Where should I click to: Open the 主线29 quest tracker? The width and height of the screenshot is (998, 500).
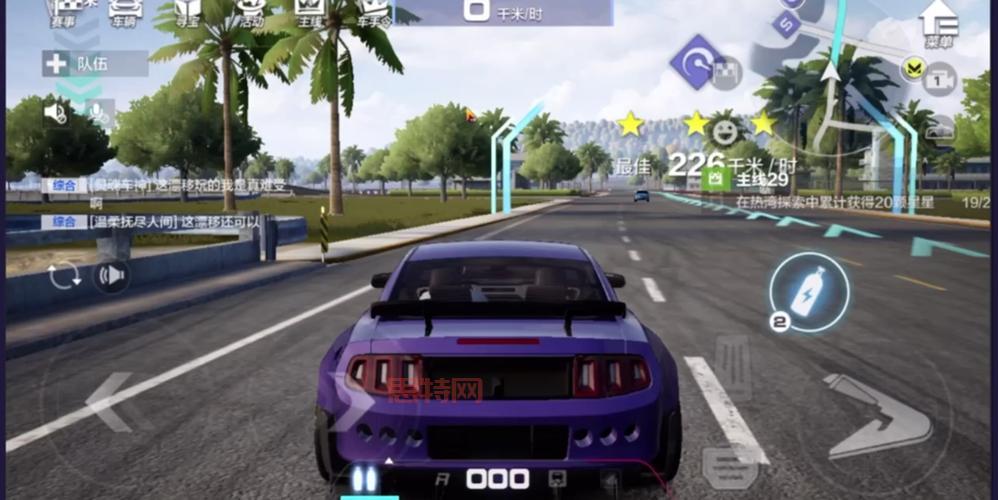point(760,180)
